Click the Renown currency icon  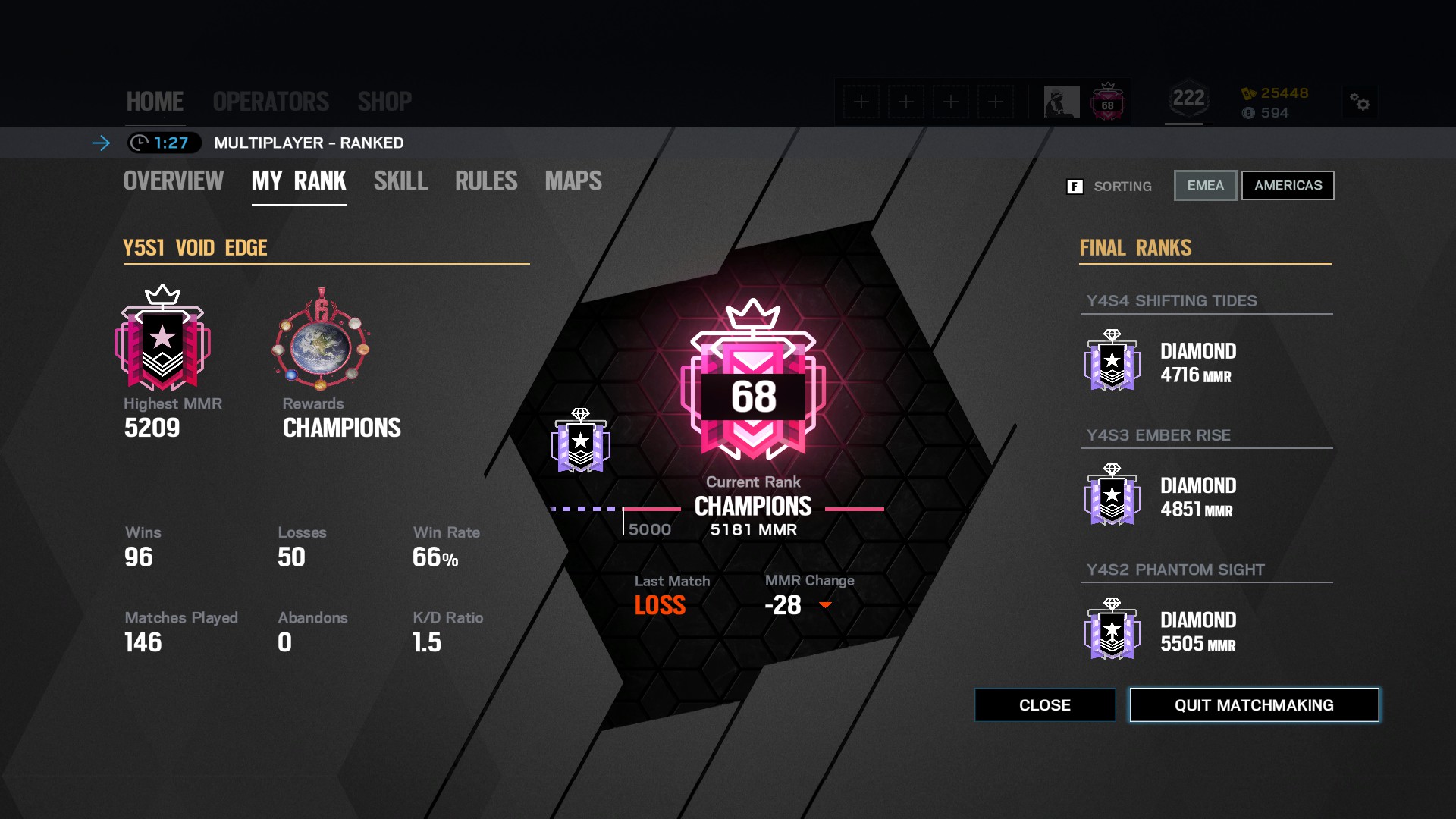click(1250, 93)
